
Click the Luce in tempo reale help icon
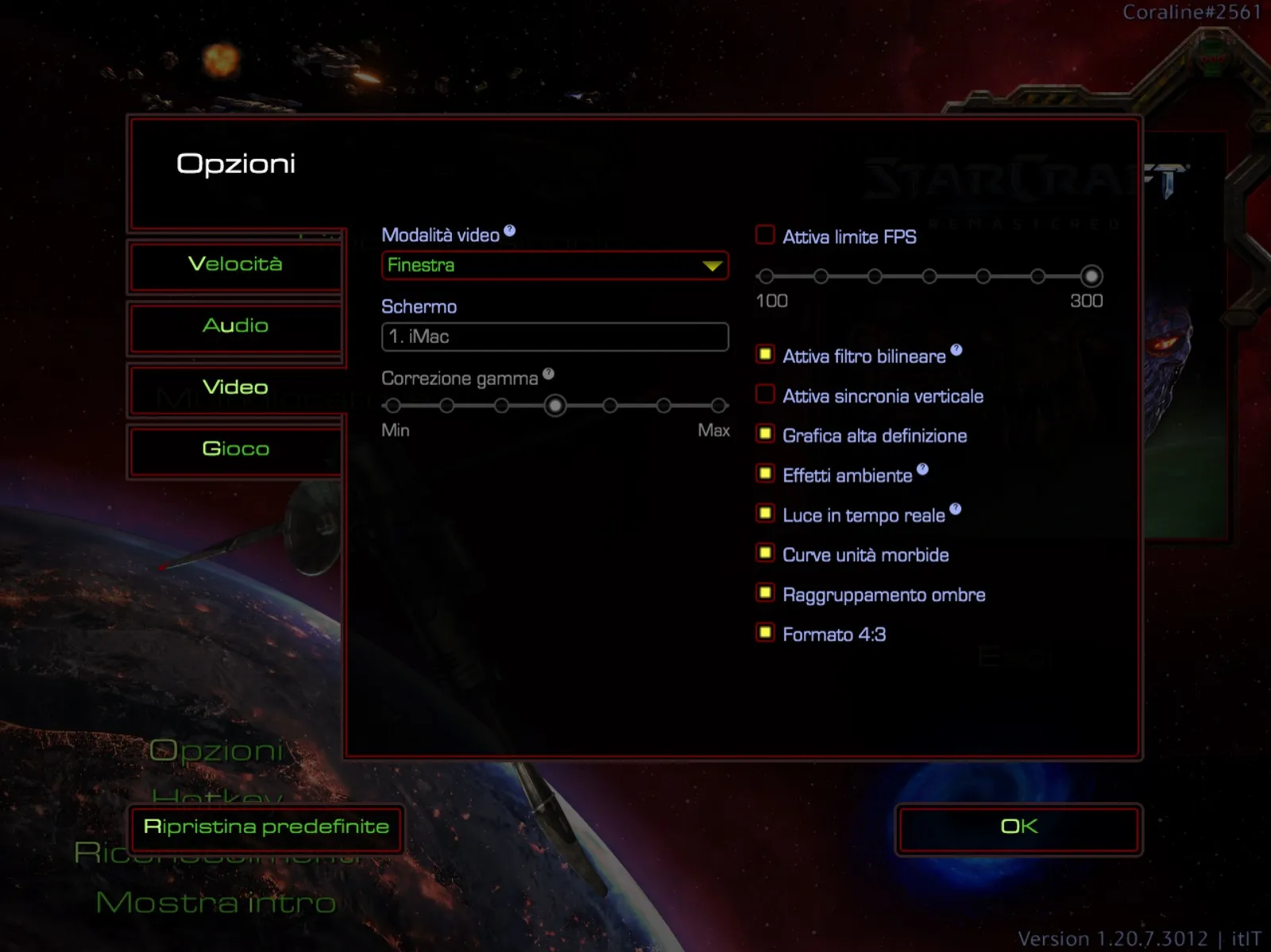pos(955,509)
